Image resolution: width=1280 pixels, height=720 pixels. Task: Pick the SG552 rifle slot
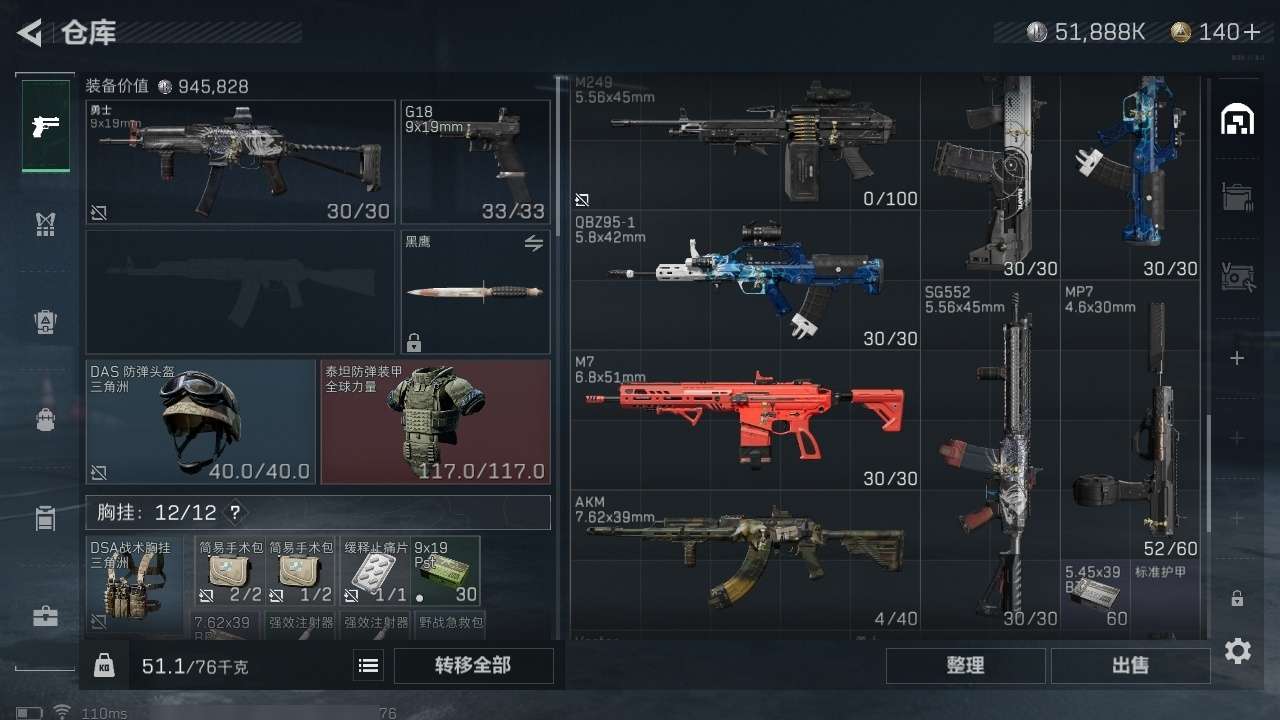pyautogui.click(x=990, y=455)
